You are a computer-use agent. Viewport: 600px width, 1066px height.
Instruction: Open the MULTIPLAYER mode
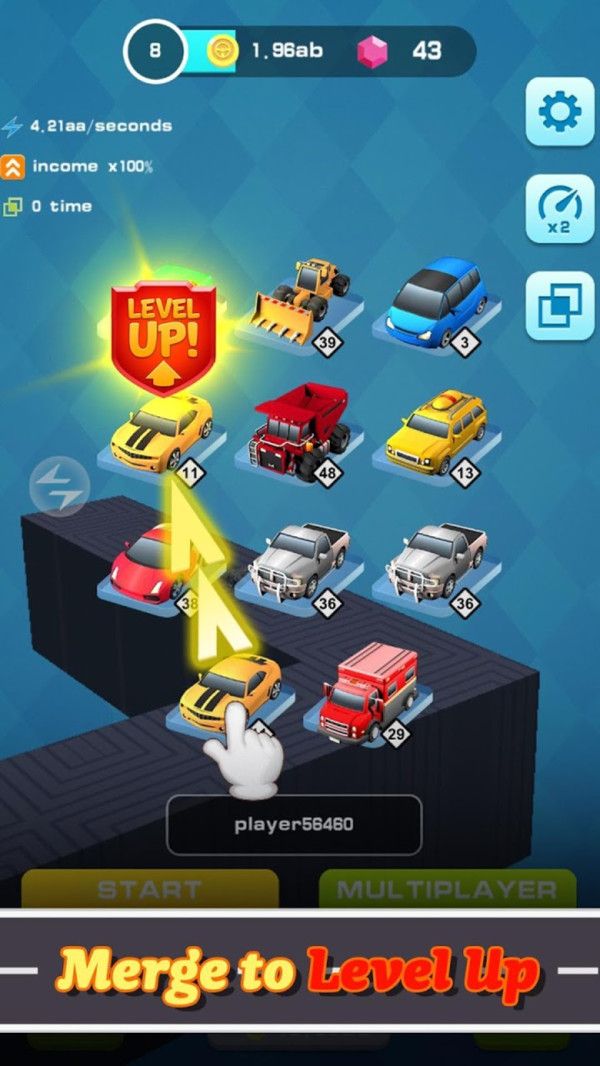tap(447, 889)
